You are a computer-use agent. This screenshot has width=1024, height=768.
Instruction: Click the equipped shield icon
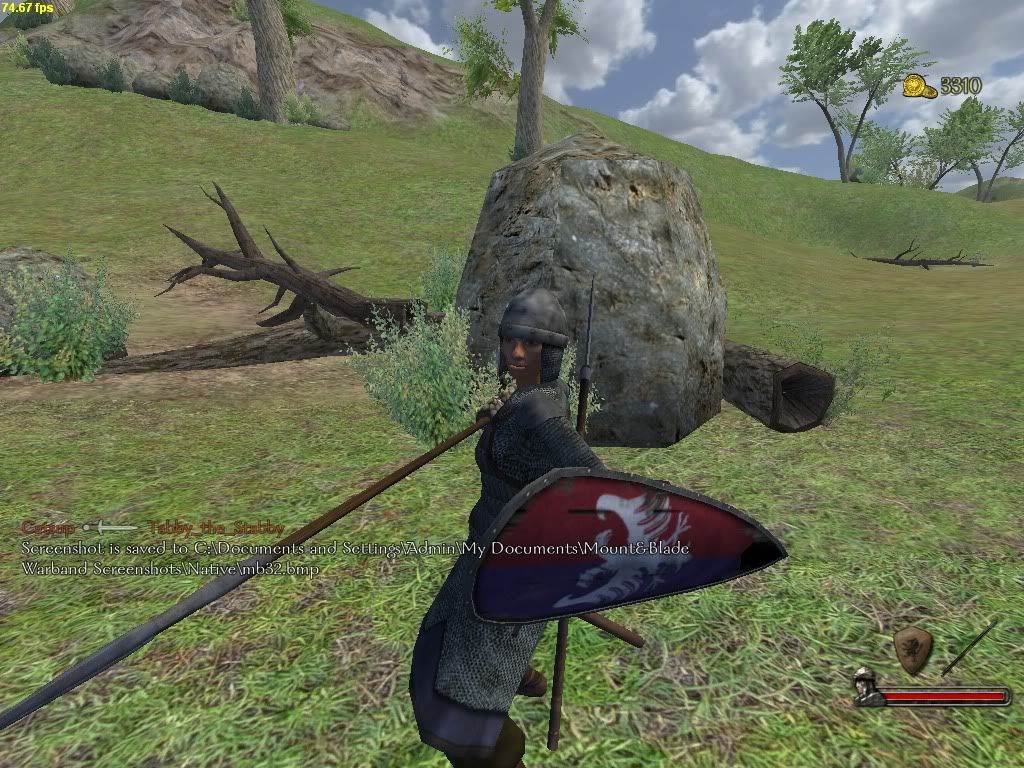click(x=912, y=650)
